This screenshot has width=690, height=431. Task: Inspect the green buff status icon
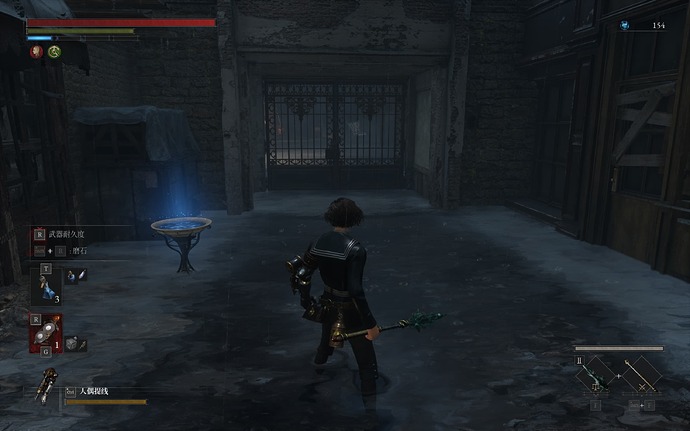tap(54, 52)
